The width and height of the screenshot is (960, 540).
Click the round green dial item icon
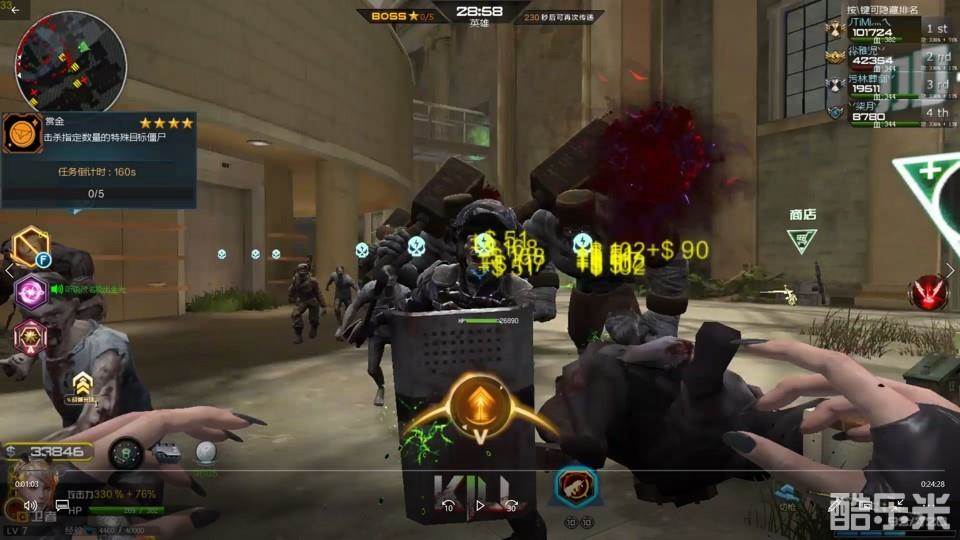(x=125, y=453)
